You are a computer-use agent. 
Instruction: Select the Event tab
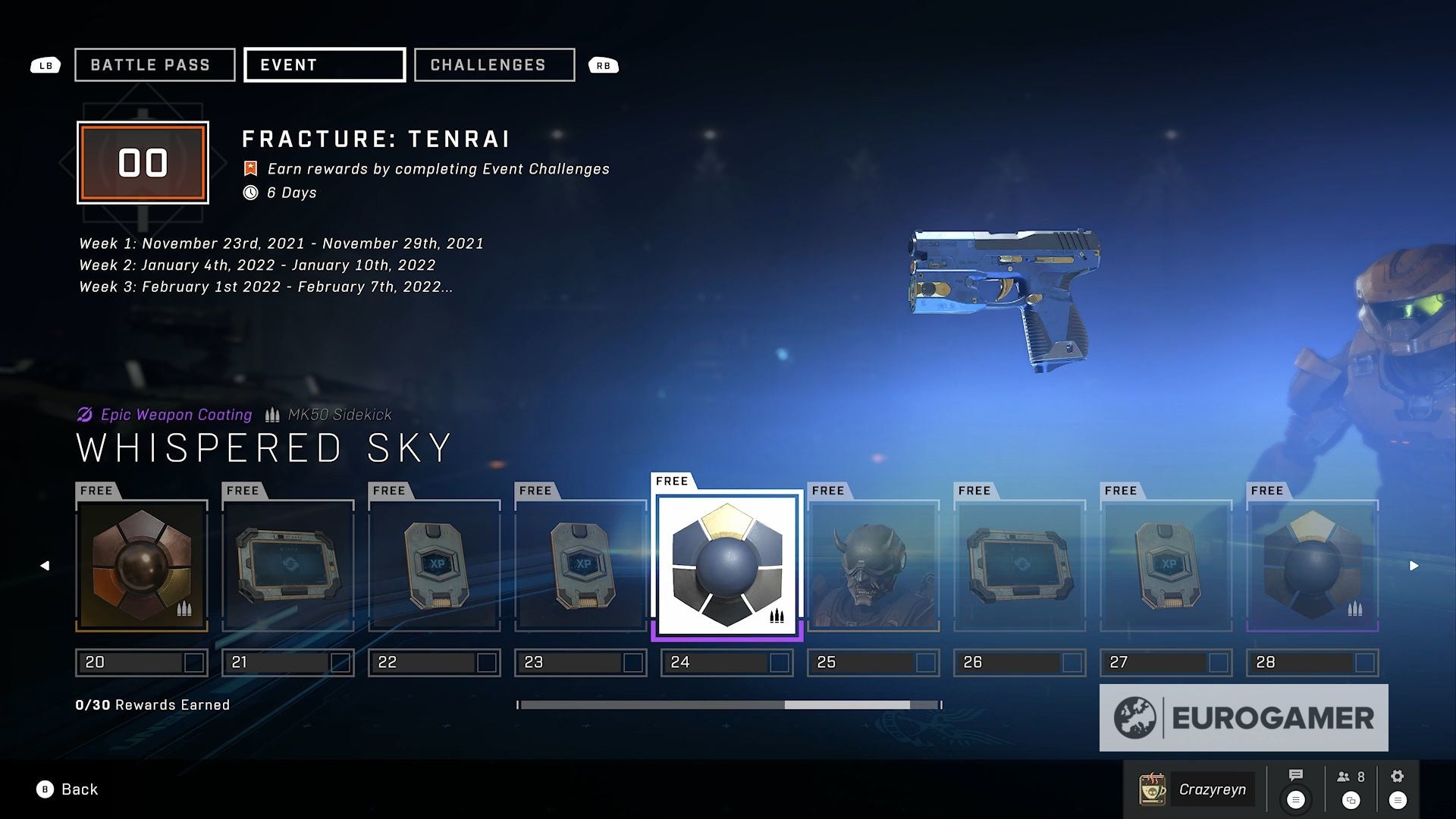click(325, 65)
